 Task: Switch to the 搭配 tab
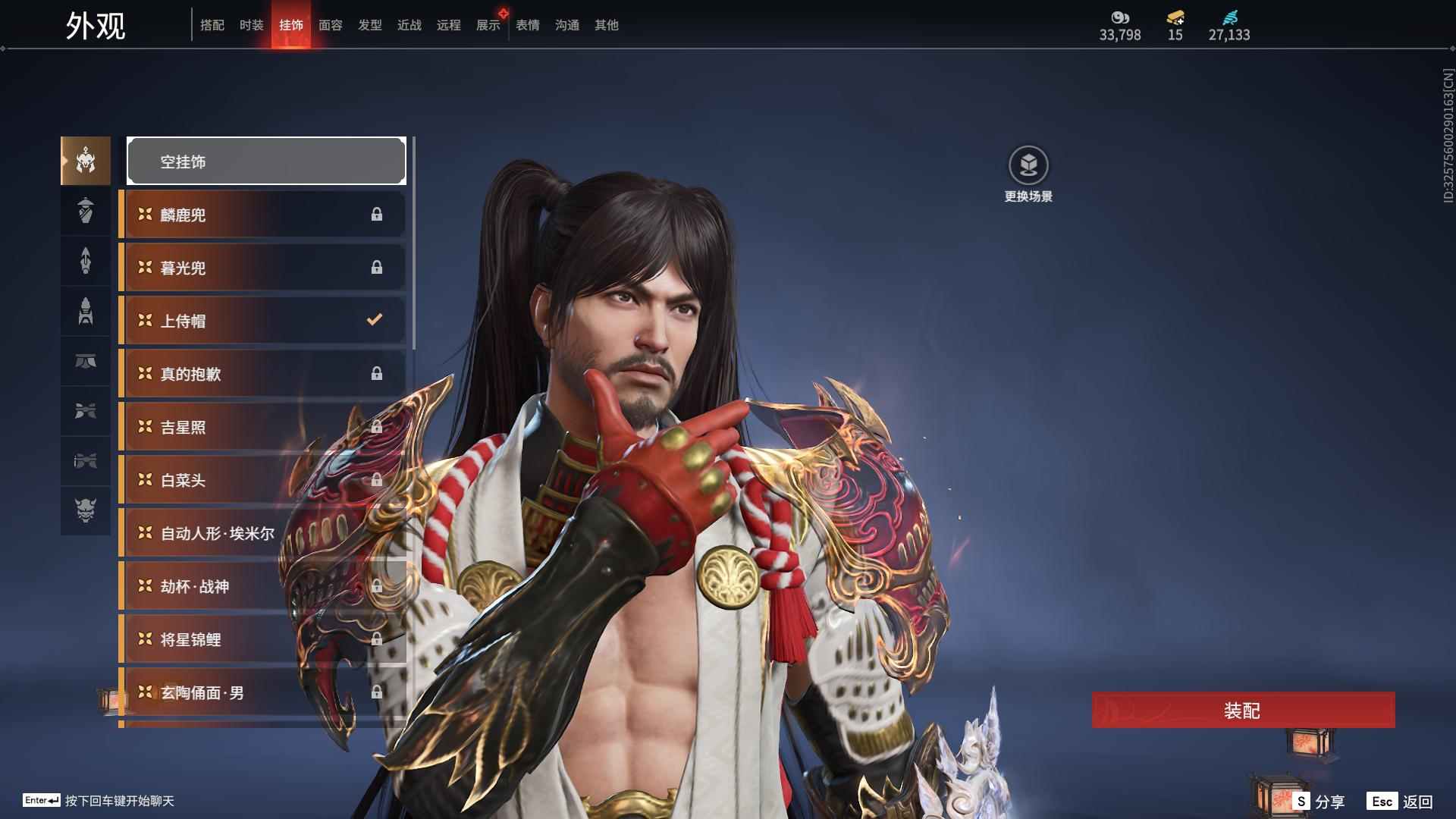[x=212, y=25]
